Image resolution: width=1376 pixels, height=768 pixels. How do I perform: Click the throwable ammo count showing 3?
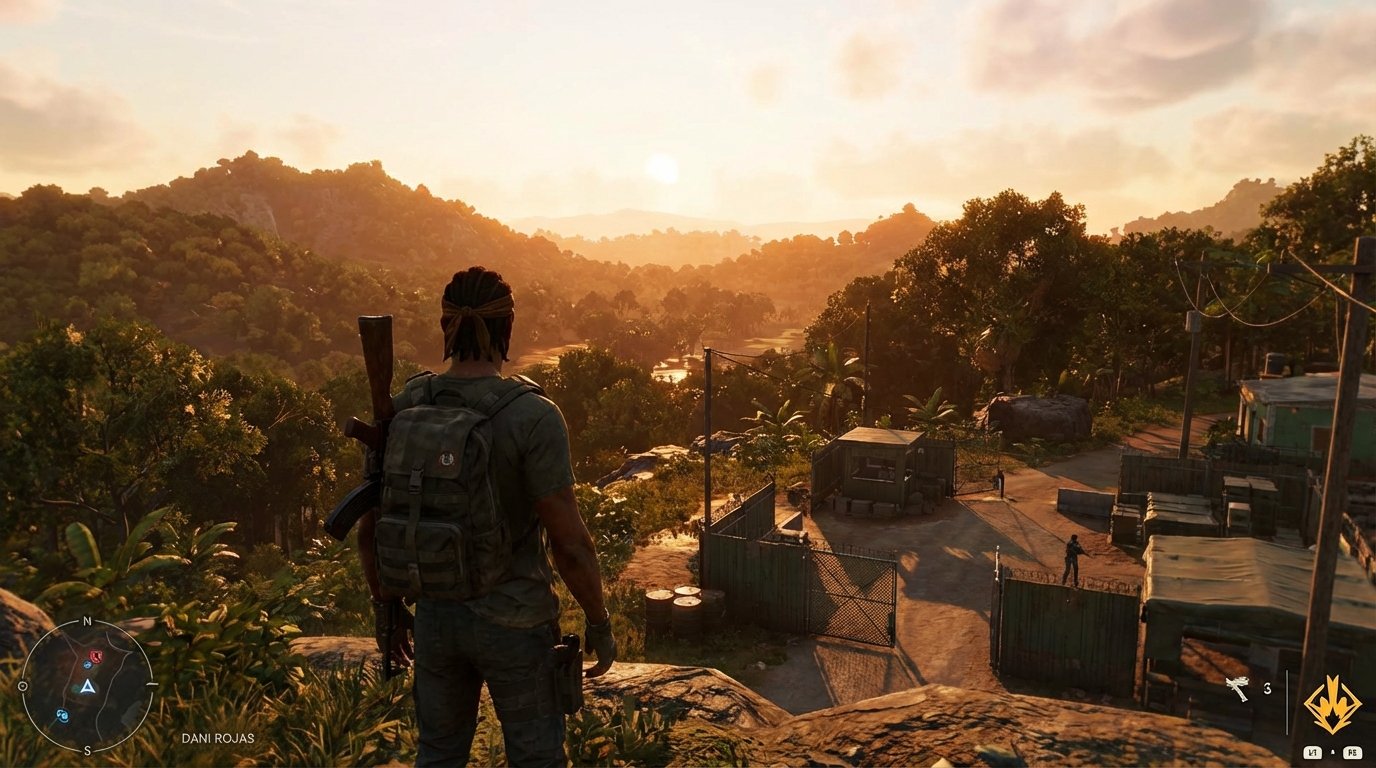(x=1268, y=688)
